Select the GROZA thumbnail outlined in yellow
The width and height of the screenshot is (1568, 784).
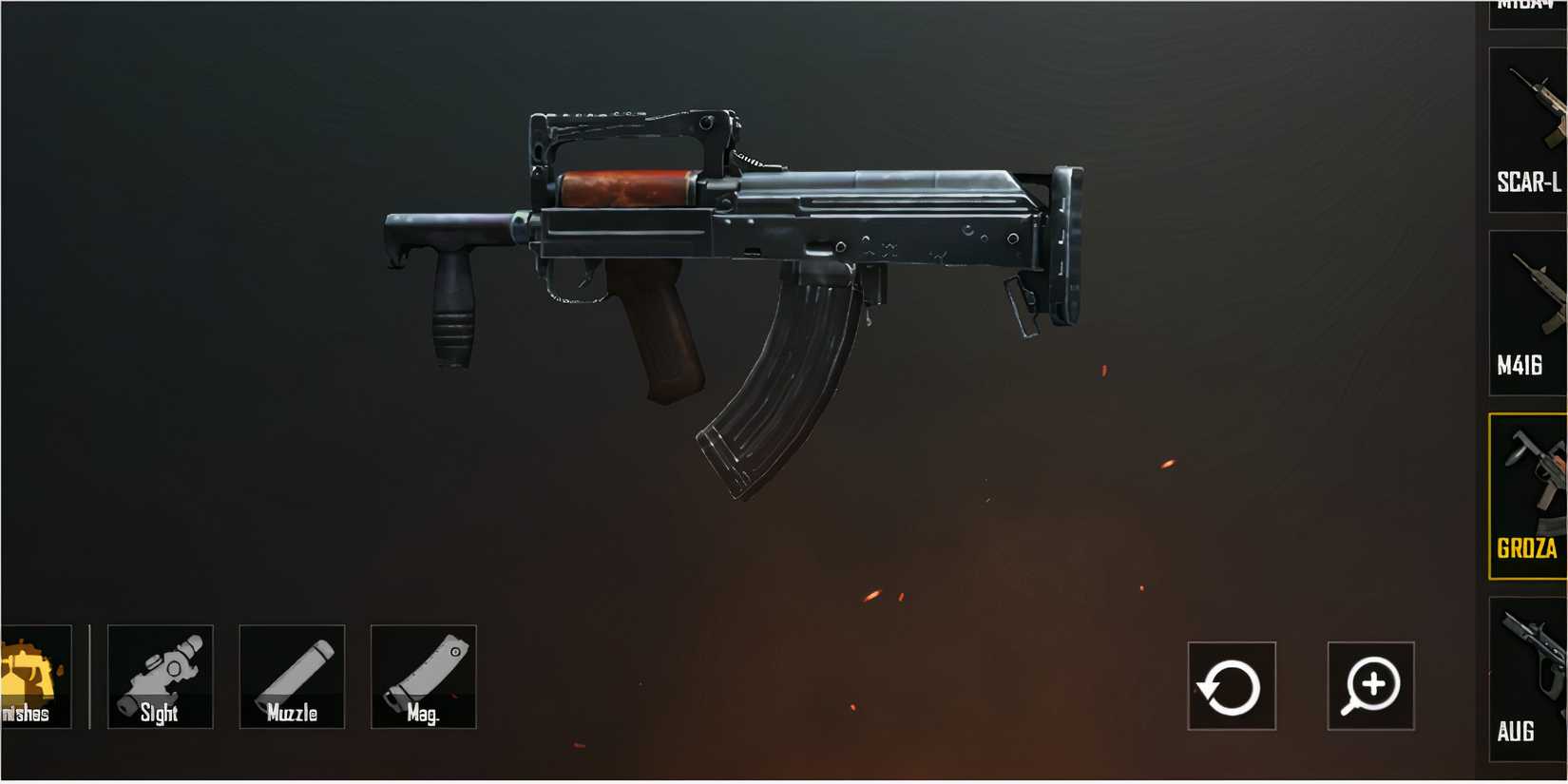[1530, 475]
